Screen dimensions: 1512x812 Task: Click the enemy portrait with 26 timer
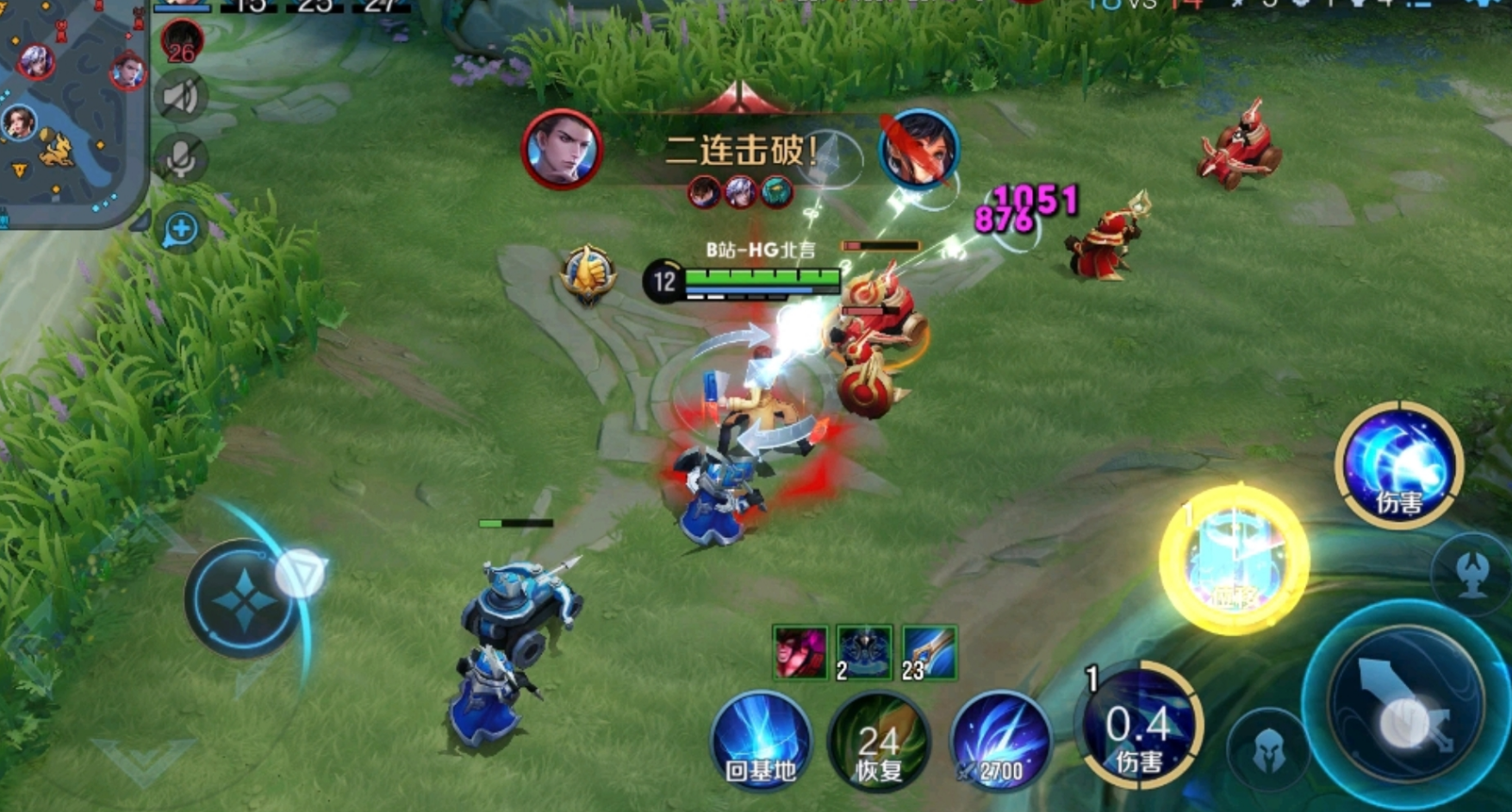click(x=182, y=40)
